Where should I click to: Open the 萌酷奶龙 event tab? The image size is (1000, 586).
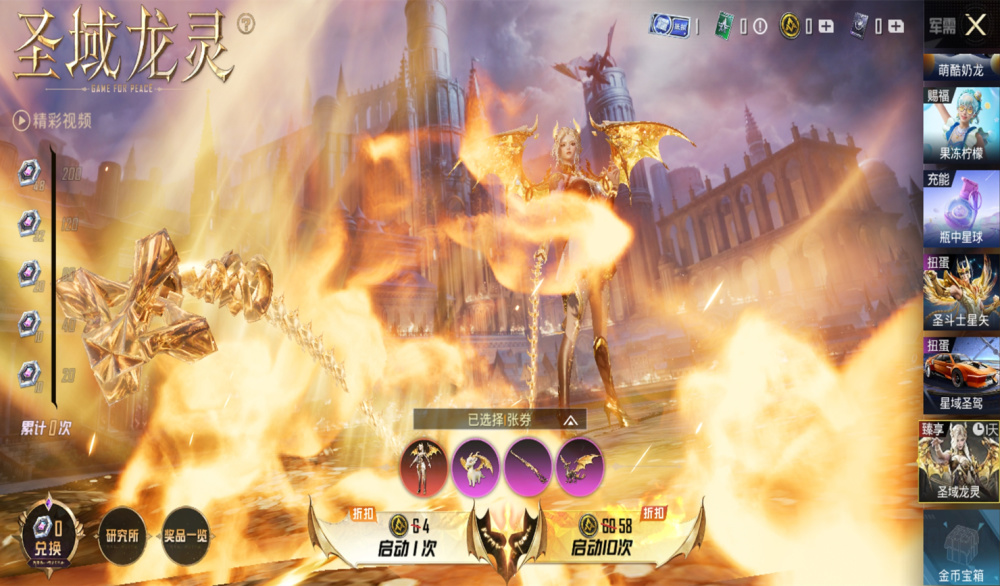960,69
